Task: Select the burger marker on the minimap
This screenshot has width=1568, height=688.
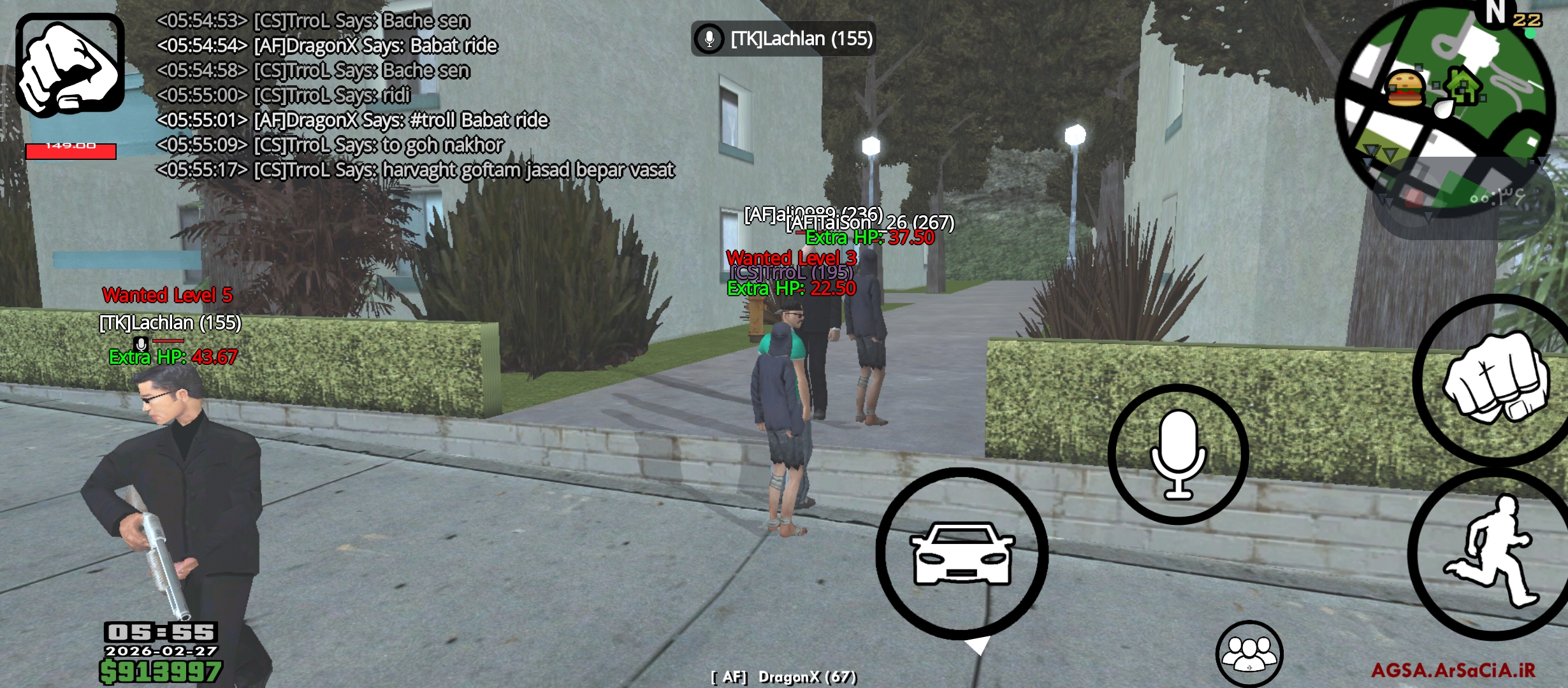Action: click(x=1405, y=88)
